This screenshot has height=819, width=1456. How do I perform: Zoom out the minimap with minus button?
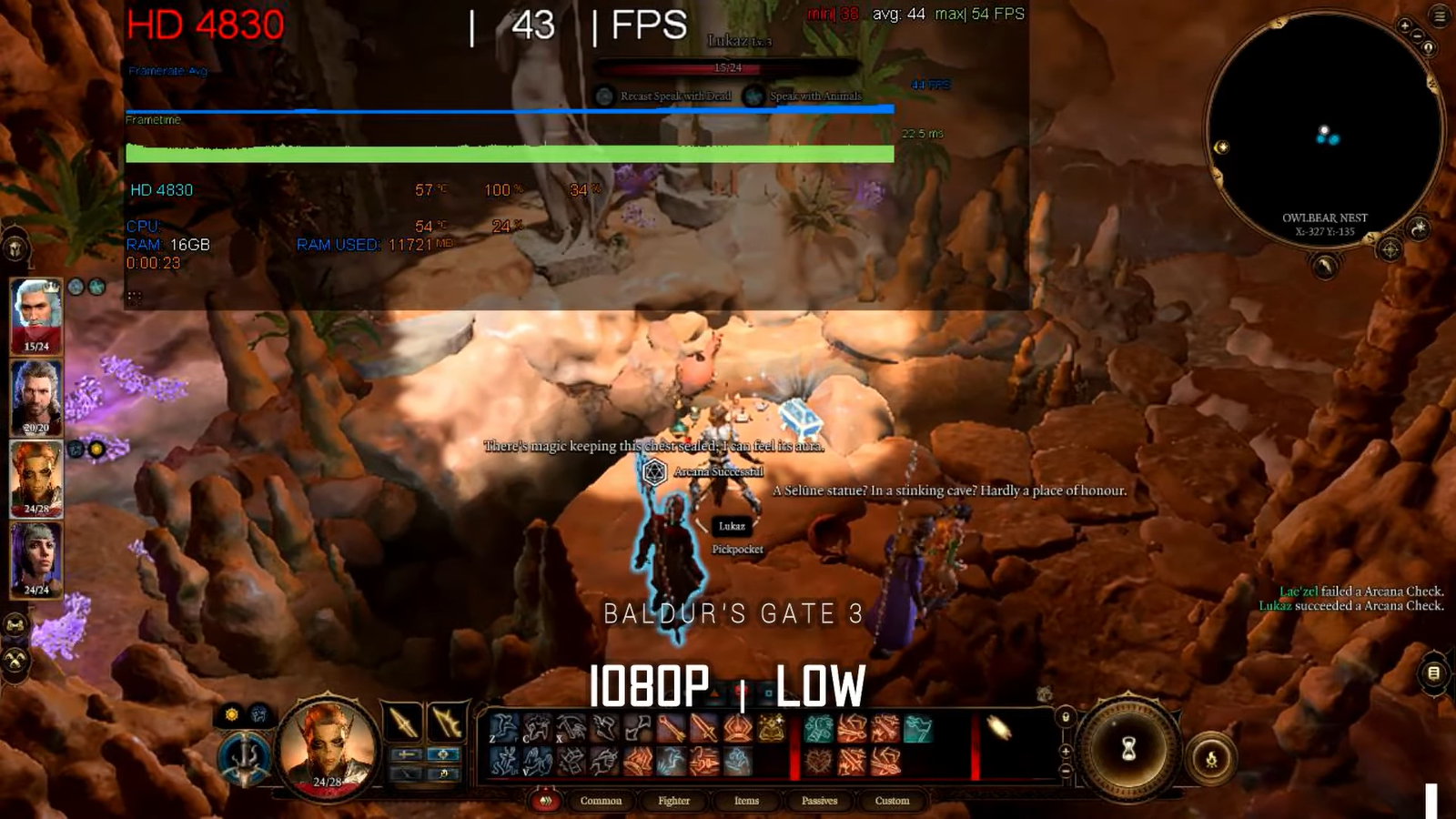tap(1417, 36)
